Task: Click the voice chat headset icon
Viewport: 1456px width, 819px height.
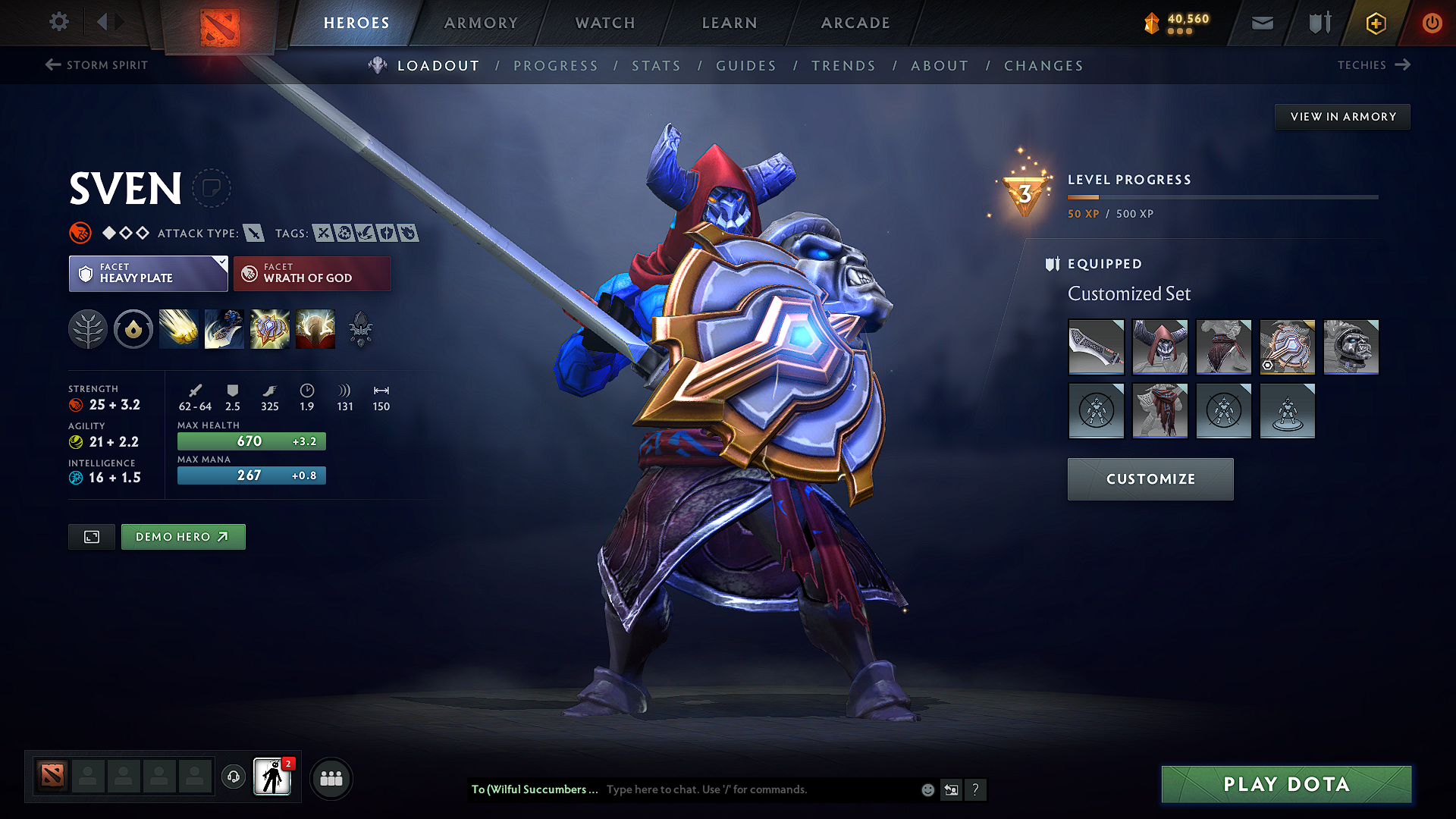Action: pyautogui.click(x=233, y=777)
